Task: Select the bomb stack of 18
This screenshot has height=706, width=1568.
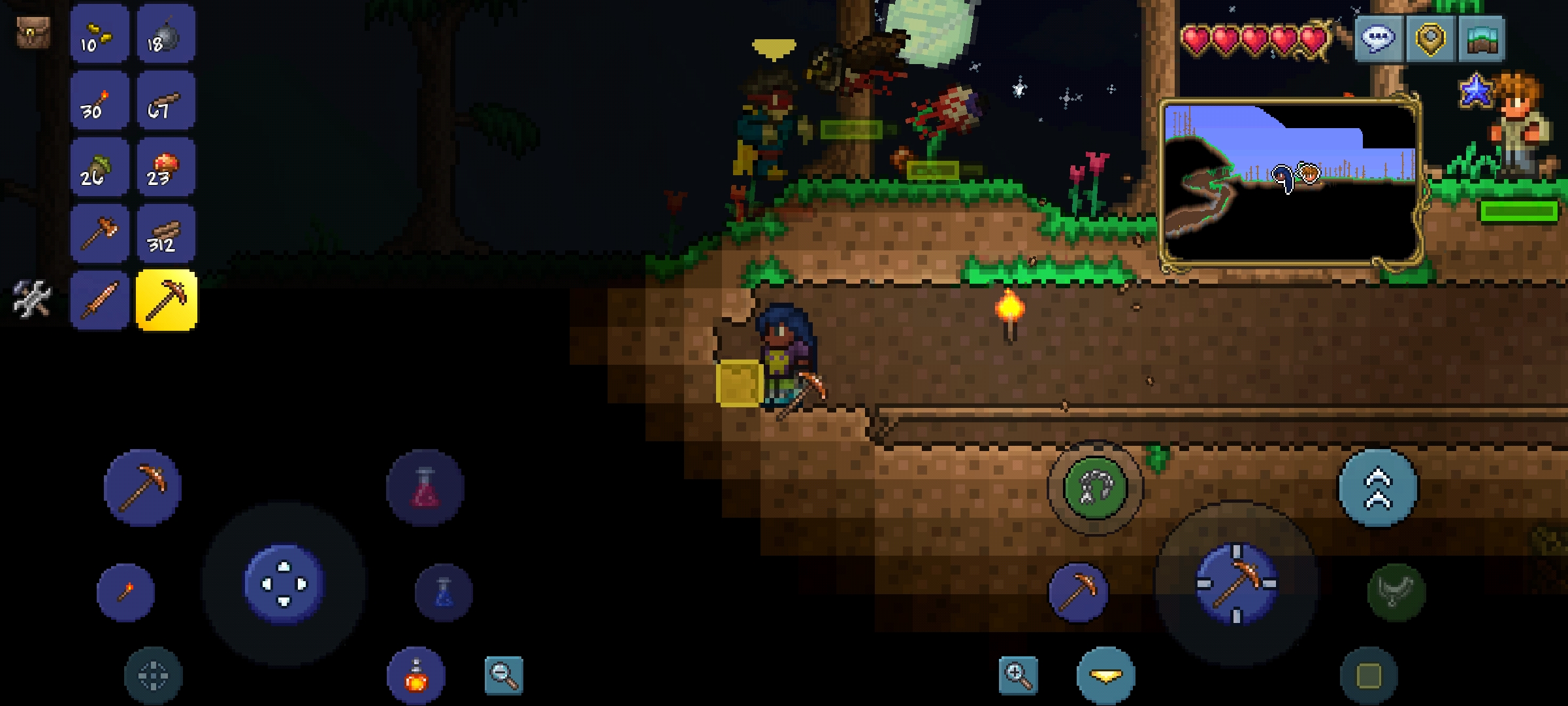Action: click(x=166, y=35)
